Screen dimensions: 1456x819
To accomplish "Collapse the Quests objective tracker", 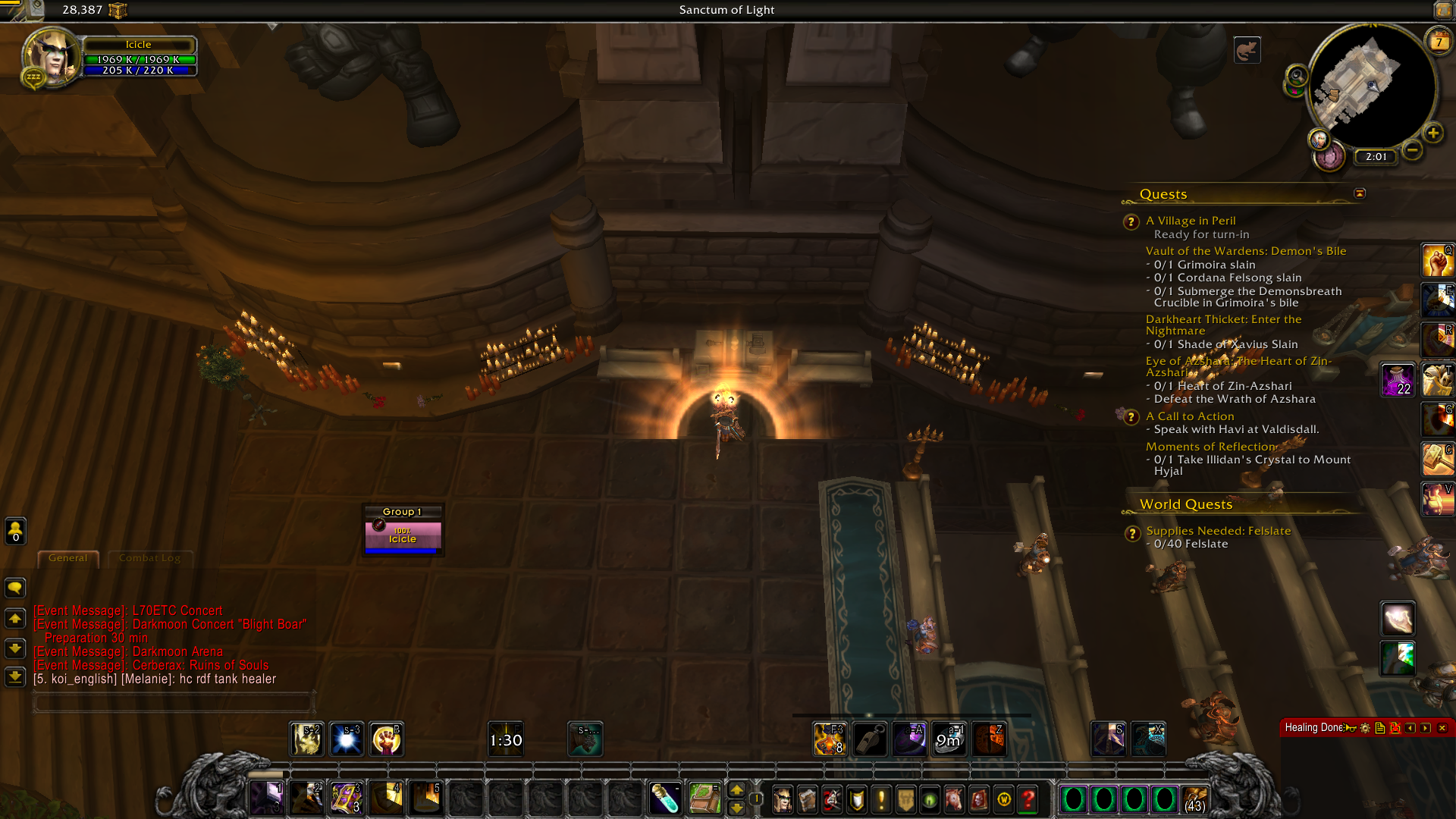I will (1360, 194).
